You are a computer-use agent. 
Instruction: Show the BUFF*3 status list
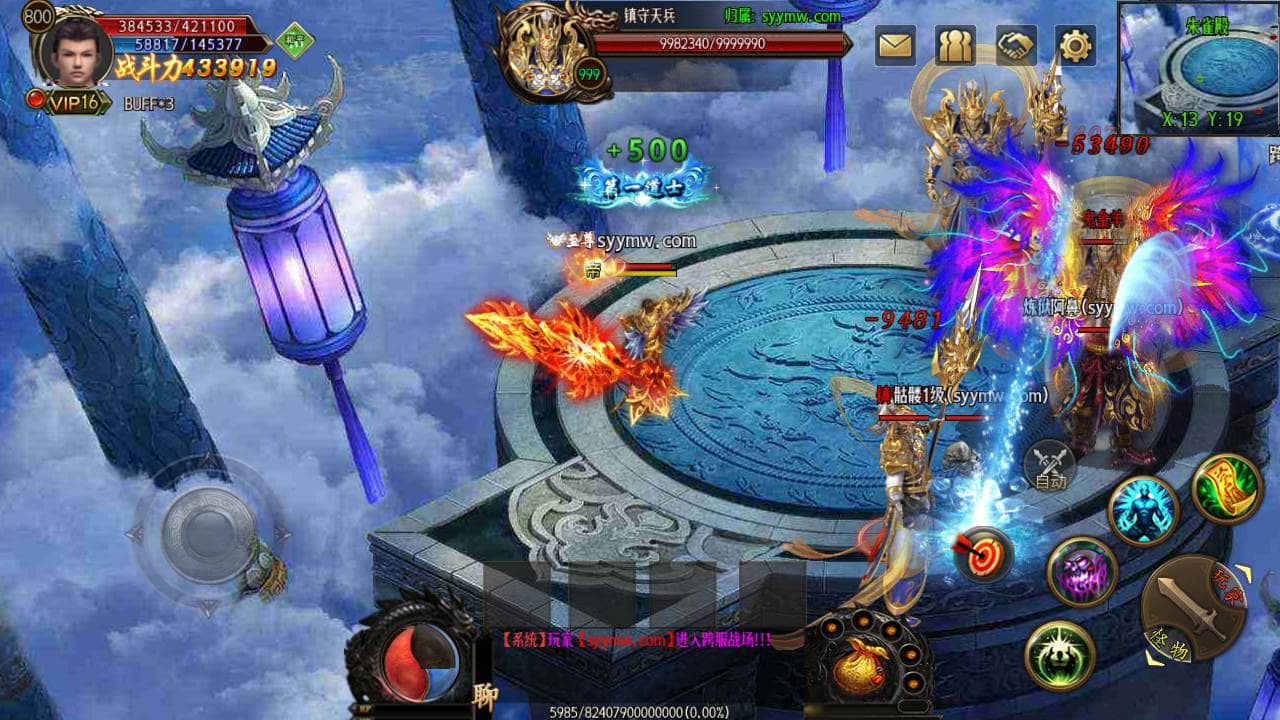(x=149, y=103)
